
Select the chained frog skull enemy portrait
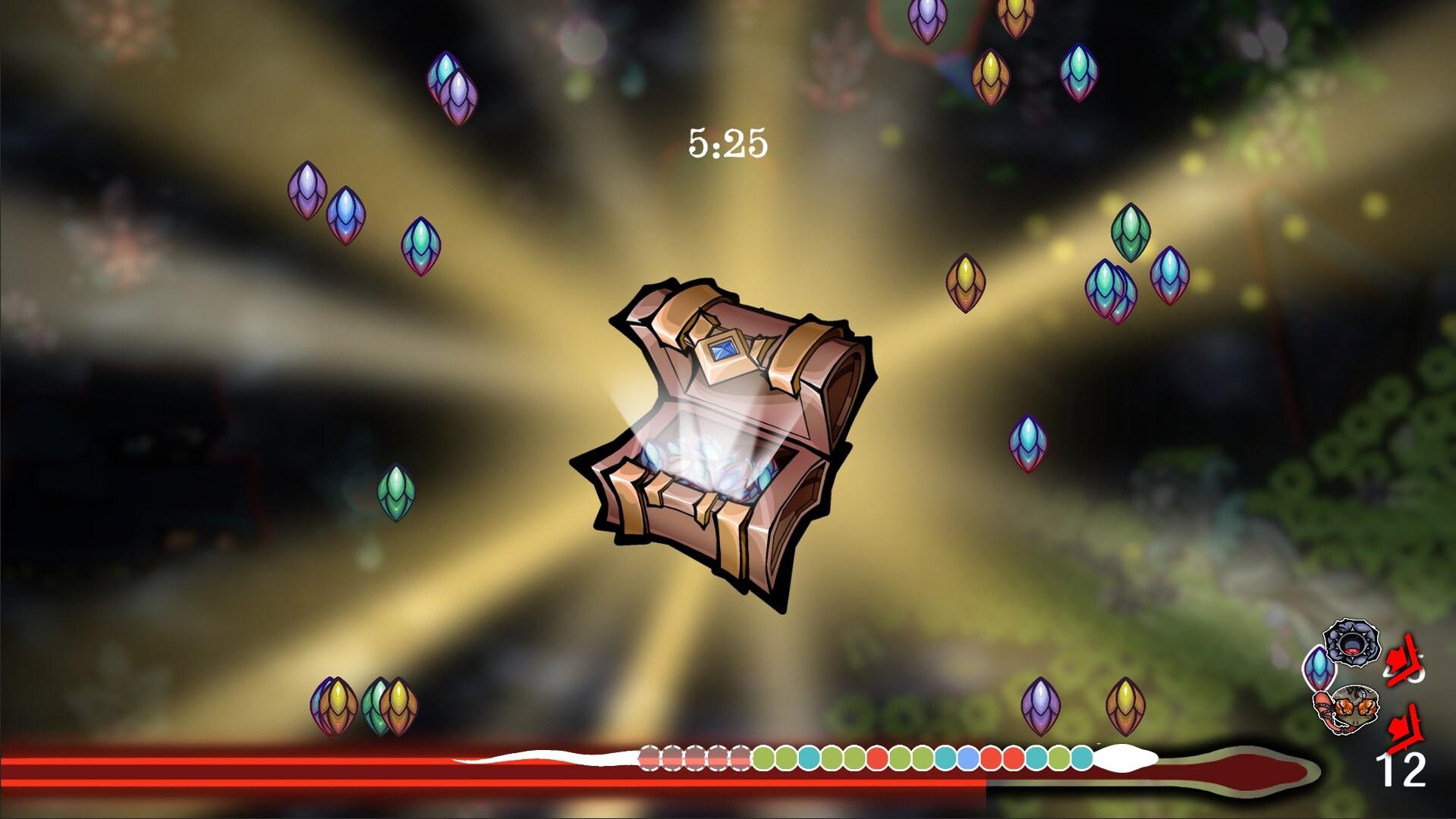[1356, 709]
